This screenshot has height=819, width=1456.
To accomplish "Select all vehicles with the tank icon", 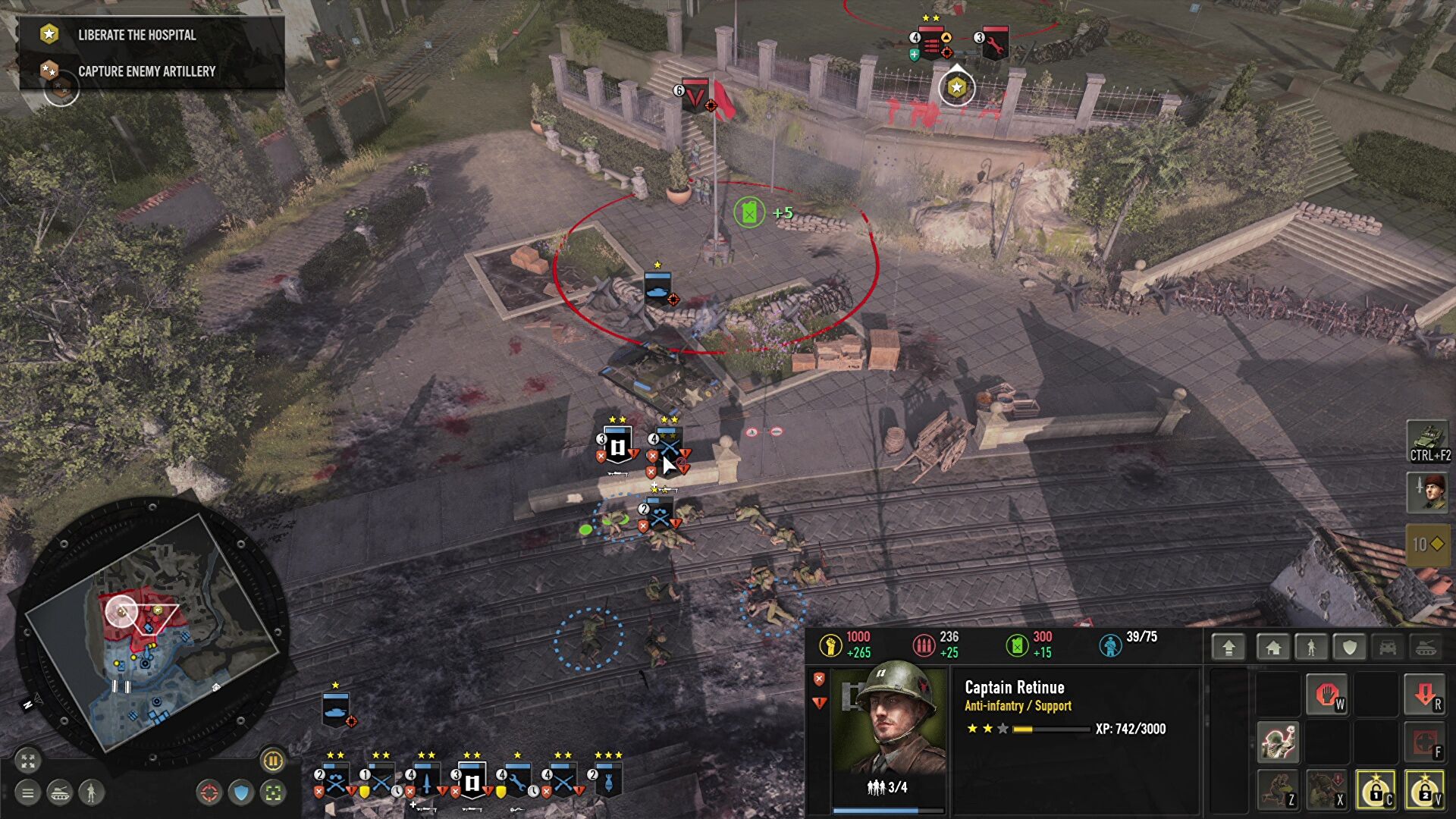I will (x=60, y=794).
